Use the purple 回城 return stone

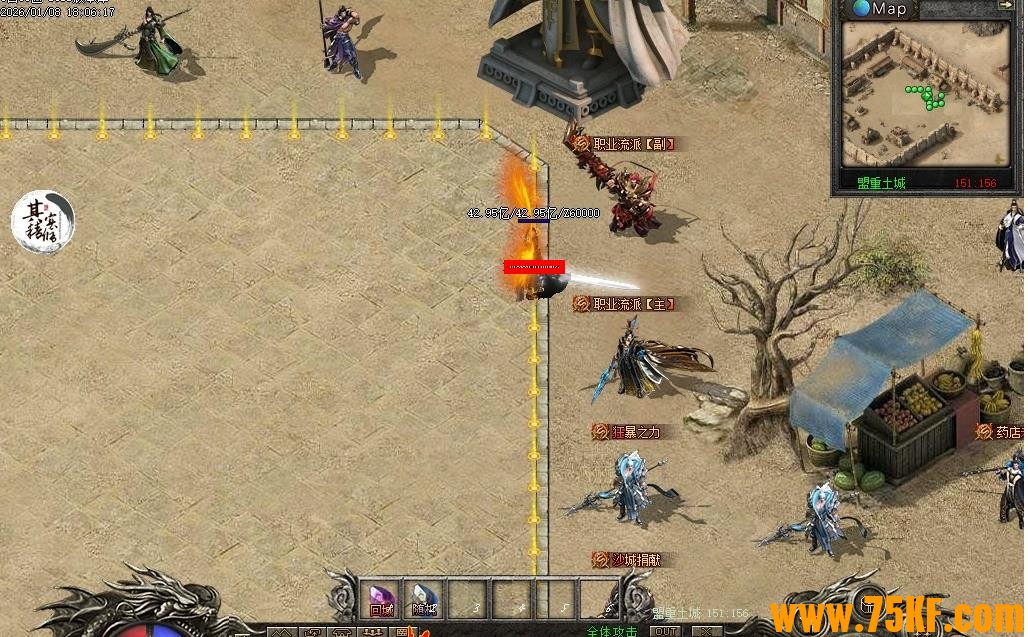click(381, 599)
